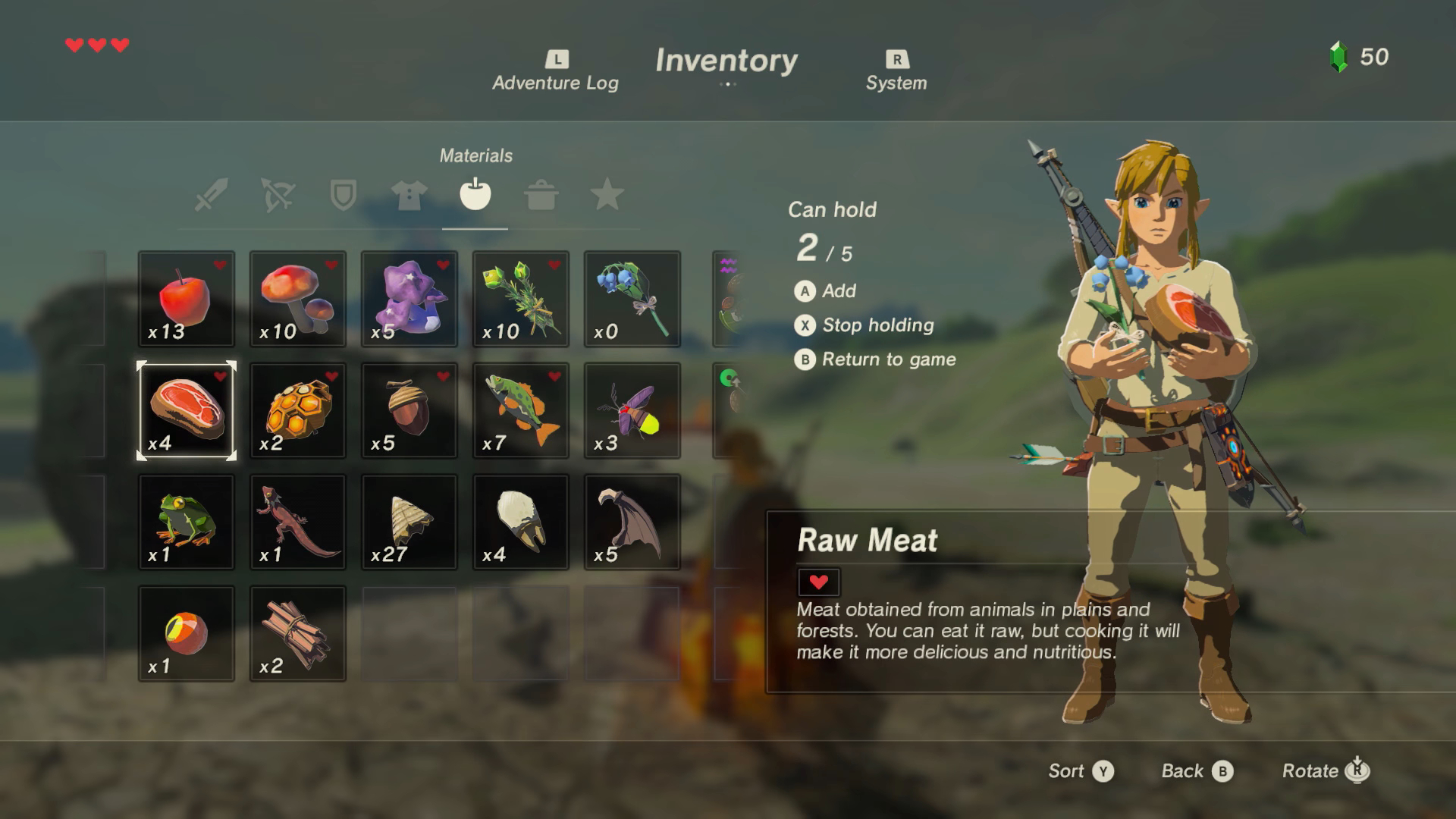The width and height of the screenshot is (1456, 819).
Task: Choose the orange honeycomb item
Action: (298, 410)
